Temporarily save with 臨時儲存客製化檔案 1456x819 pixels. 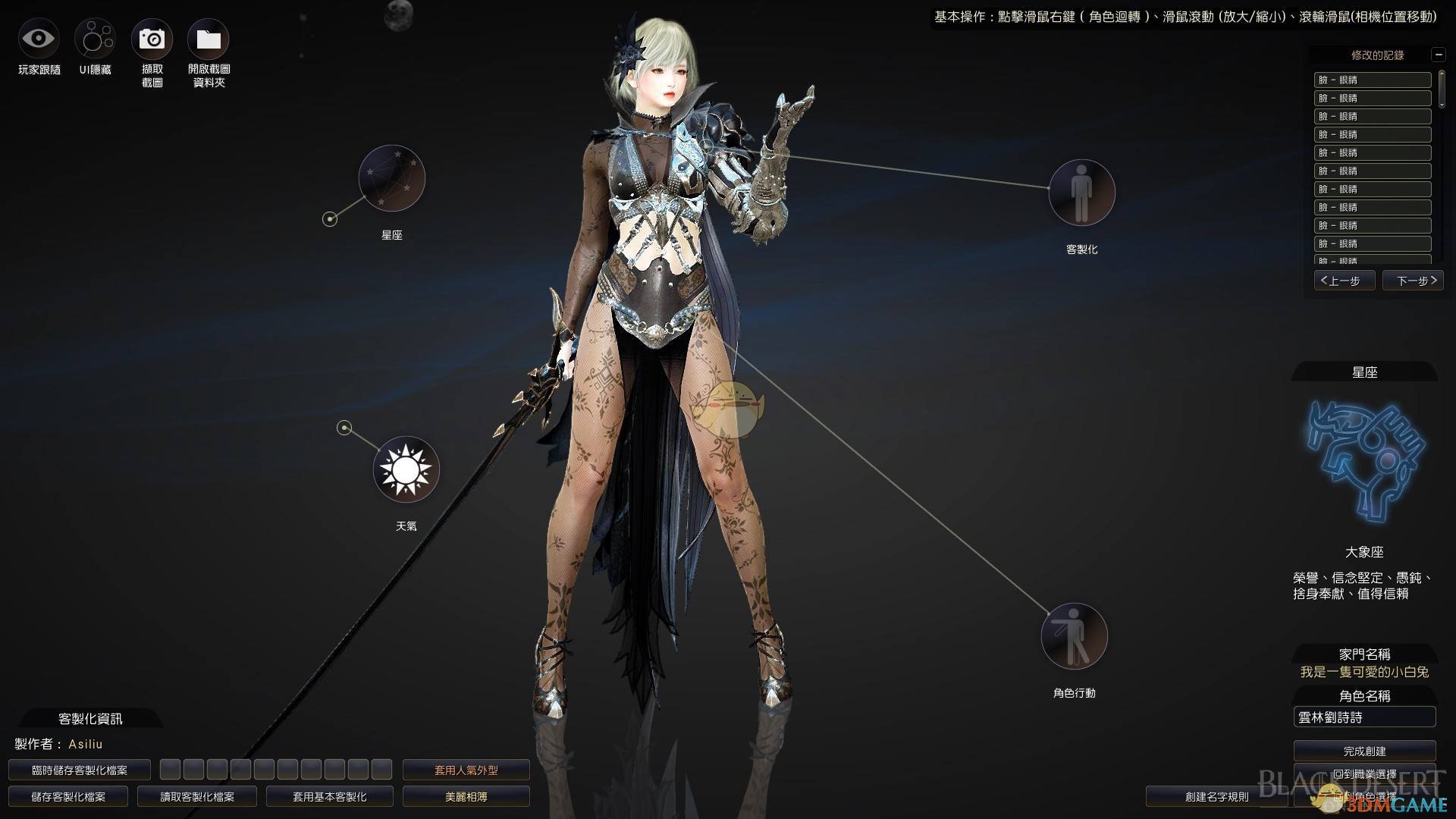(x=80, y=770)
